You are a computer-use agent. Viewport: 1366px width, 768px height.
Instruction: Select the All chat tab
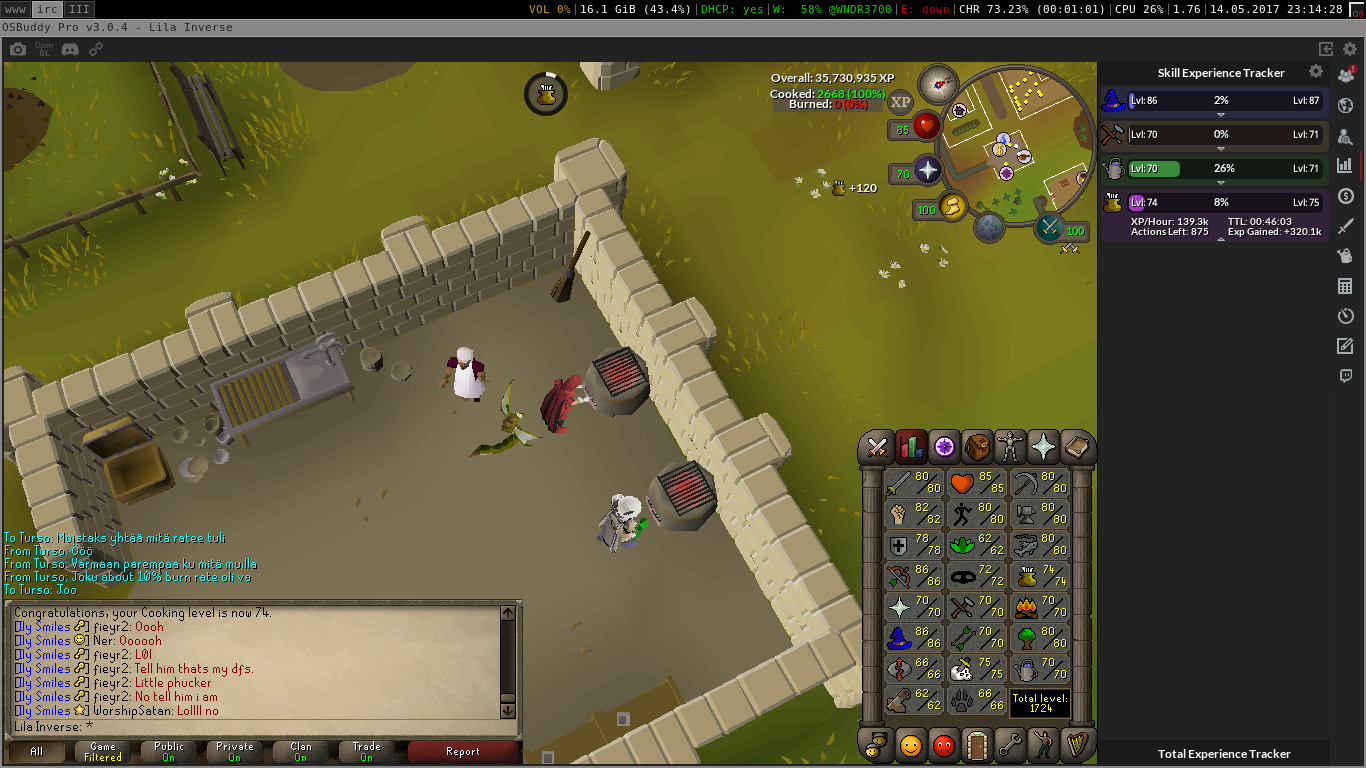tap(37, 752)
